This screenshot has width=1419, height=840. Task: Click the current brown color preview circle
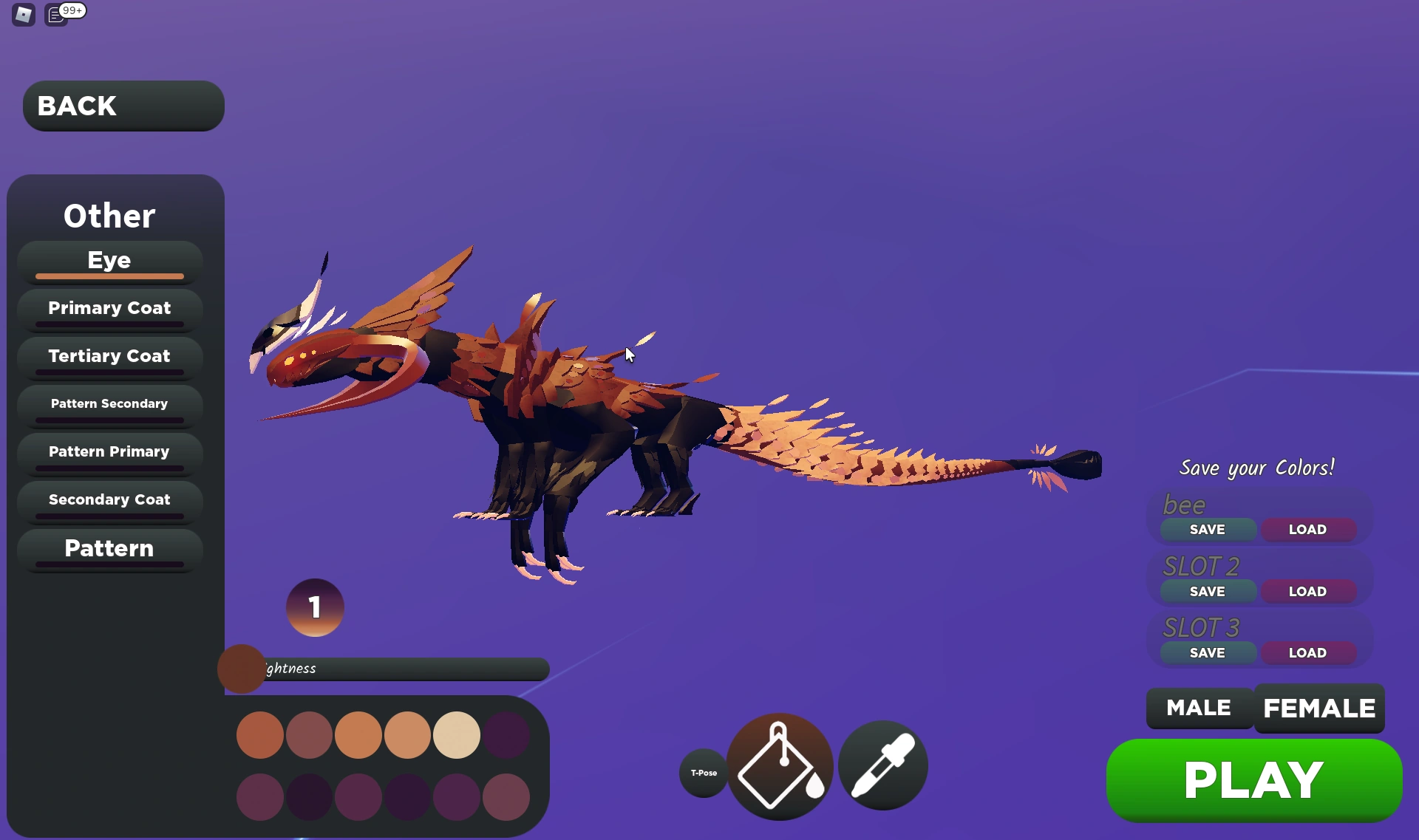[240, 669]
